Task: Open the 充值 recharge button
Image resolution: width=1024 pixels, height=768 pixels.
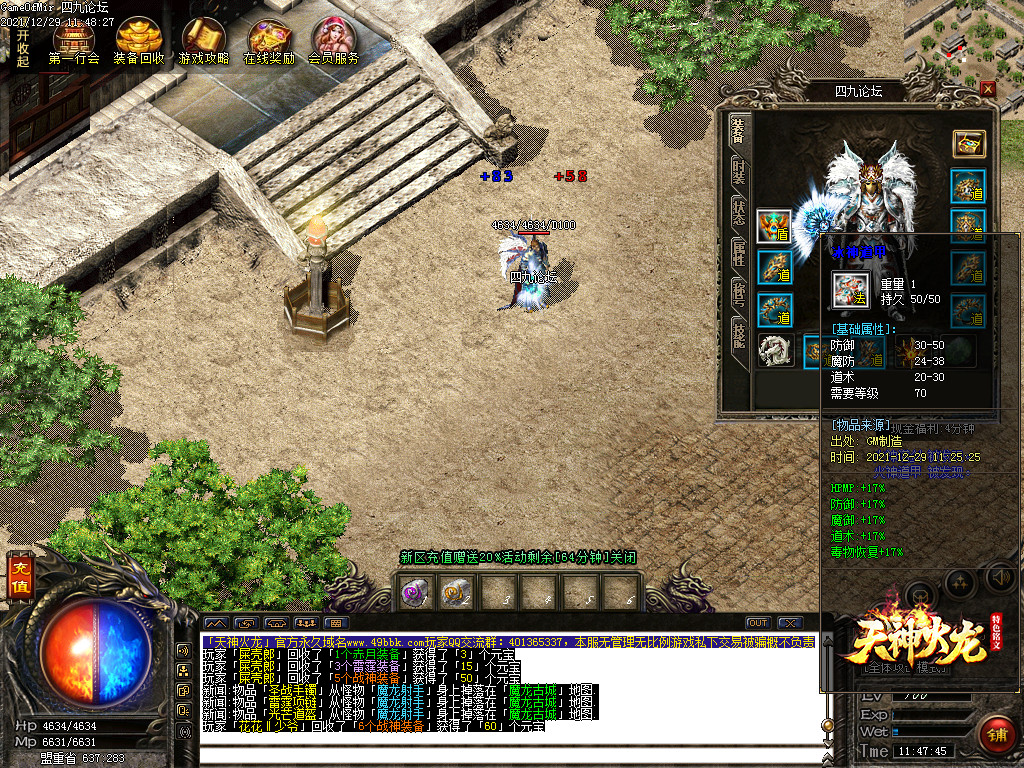Action: 20,578
